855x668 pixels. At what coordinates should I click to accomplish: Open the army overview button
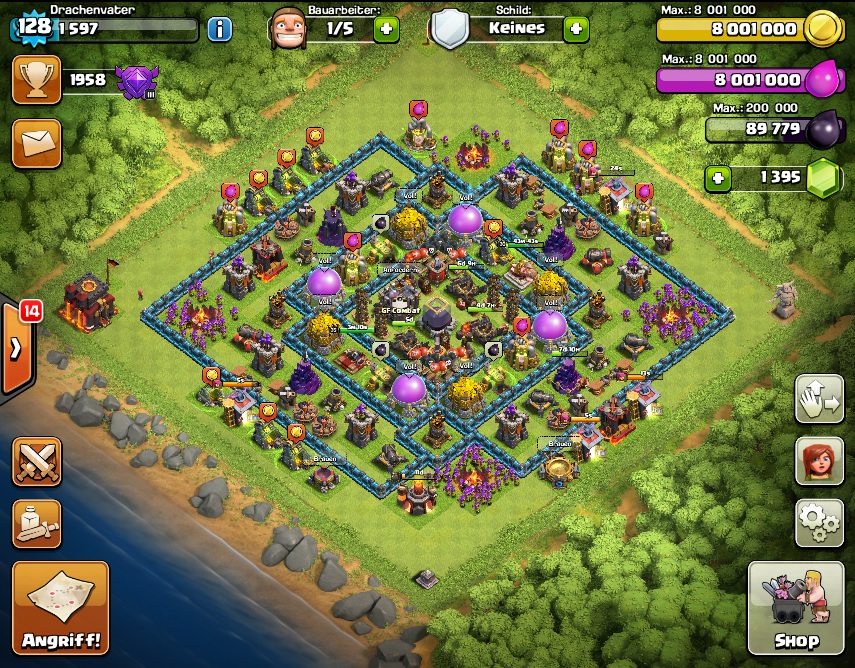pyautogui.click(x=36, y=523)
